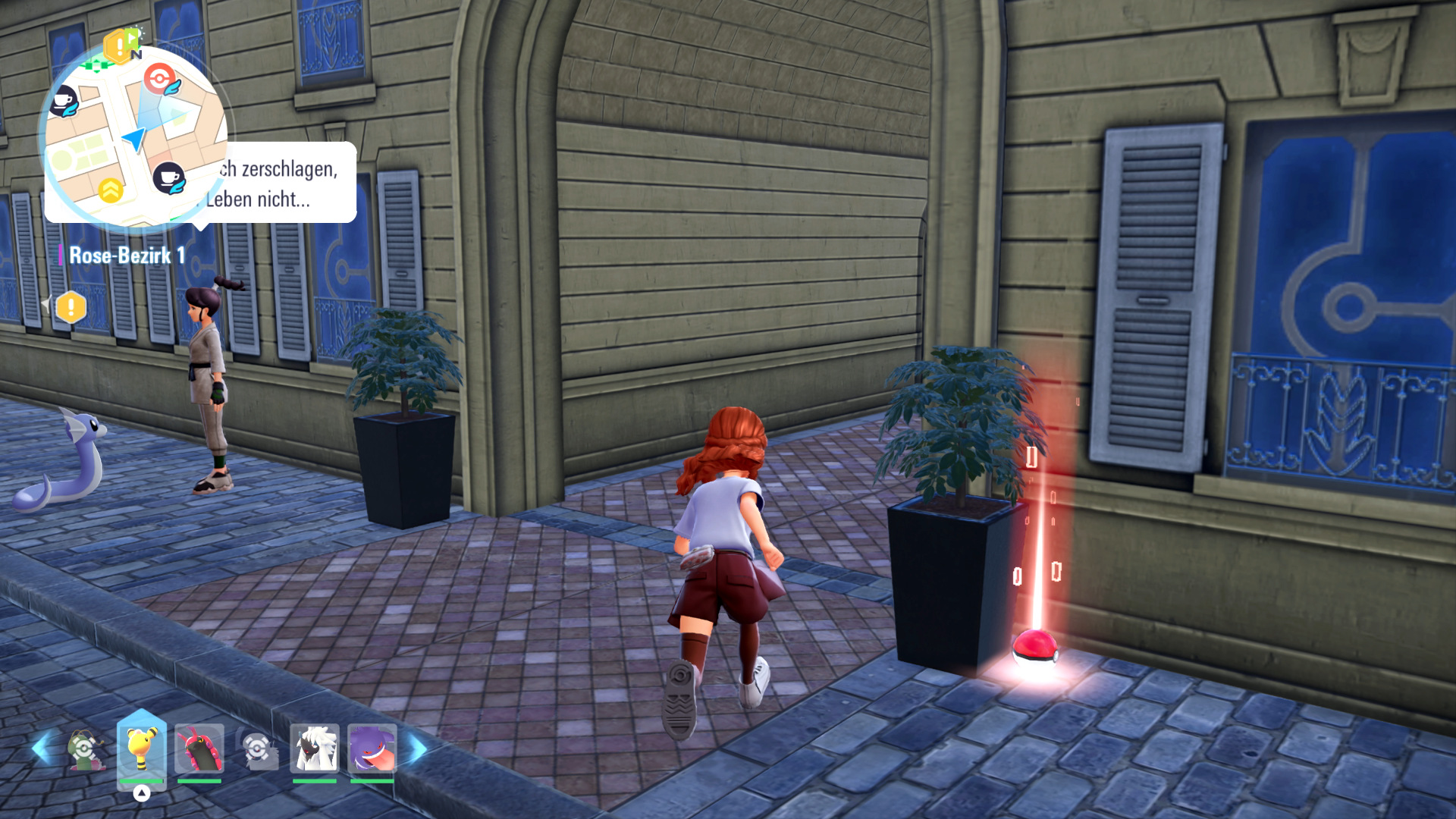The width and height of the screenshot is (1456, 819).
Task: Click the flagged exclamation marker atop the minimap
Action: click(x=121, y=47)
